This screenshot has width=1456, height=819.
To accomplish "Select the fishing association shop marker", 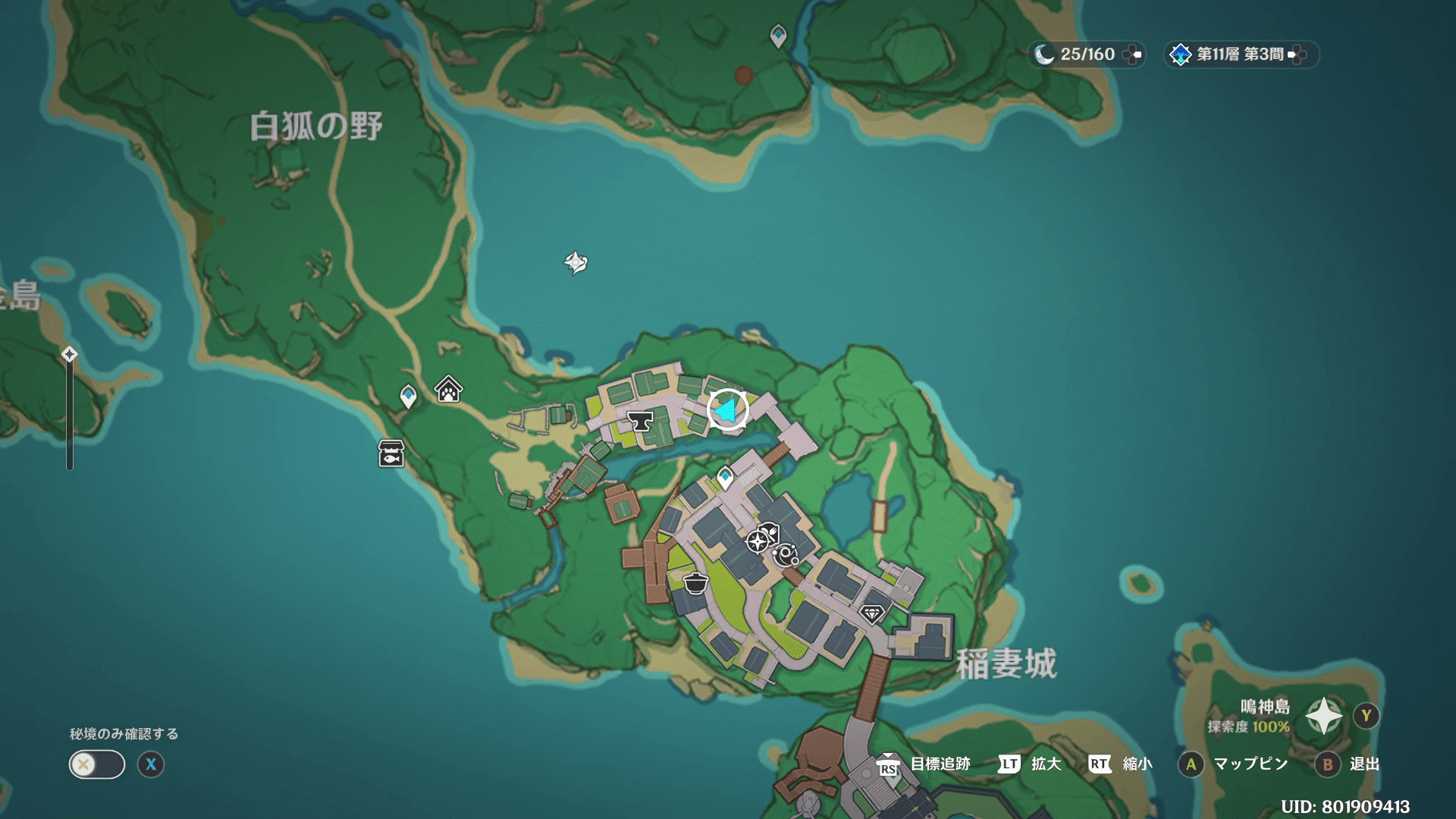I will click(391, 453).
